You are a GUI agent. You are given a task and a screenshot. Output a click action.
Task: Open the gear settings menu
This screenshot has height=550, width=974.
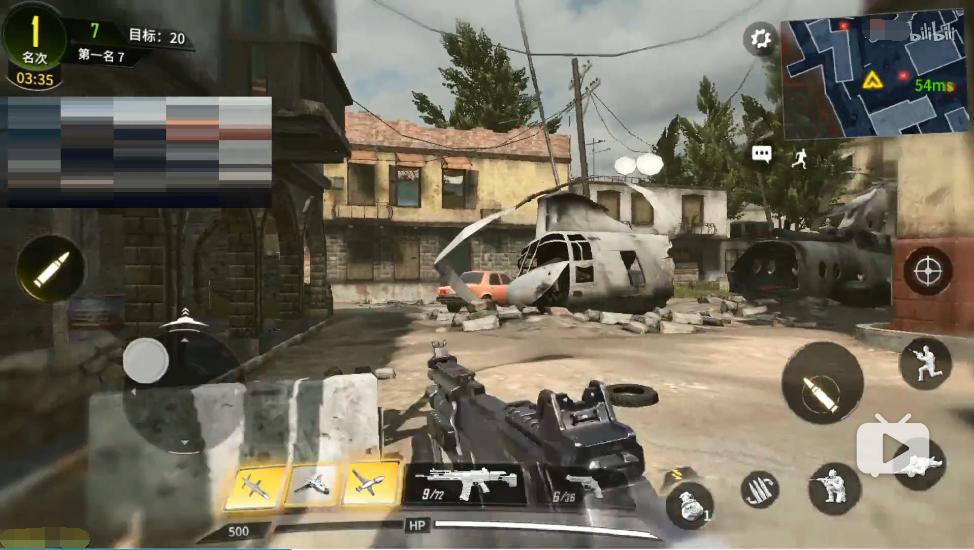(x=761, y=40)
